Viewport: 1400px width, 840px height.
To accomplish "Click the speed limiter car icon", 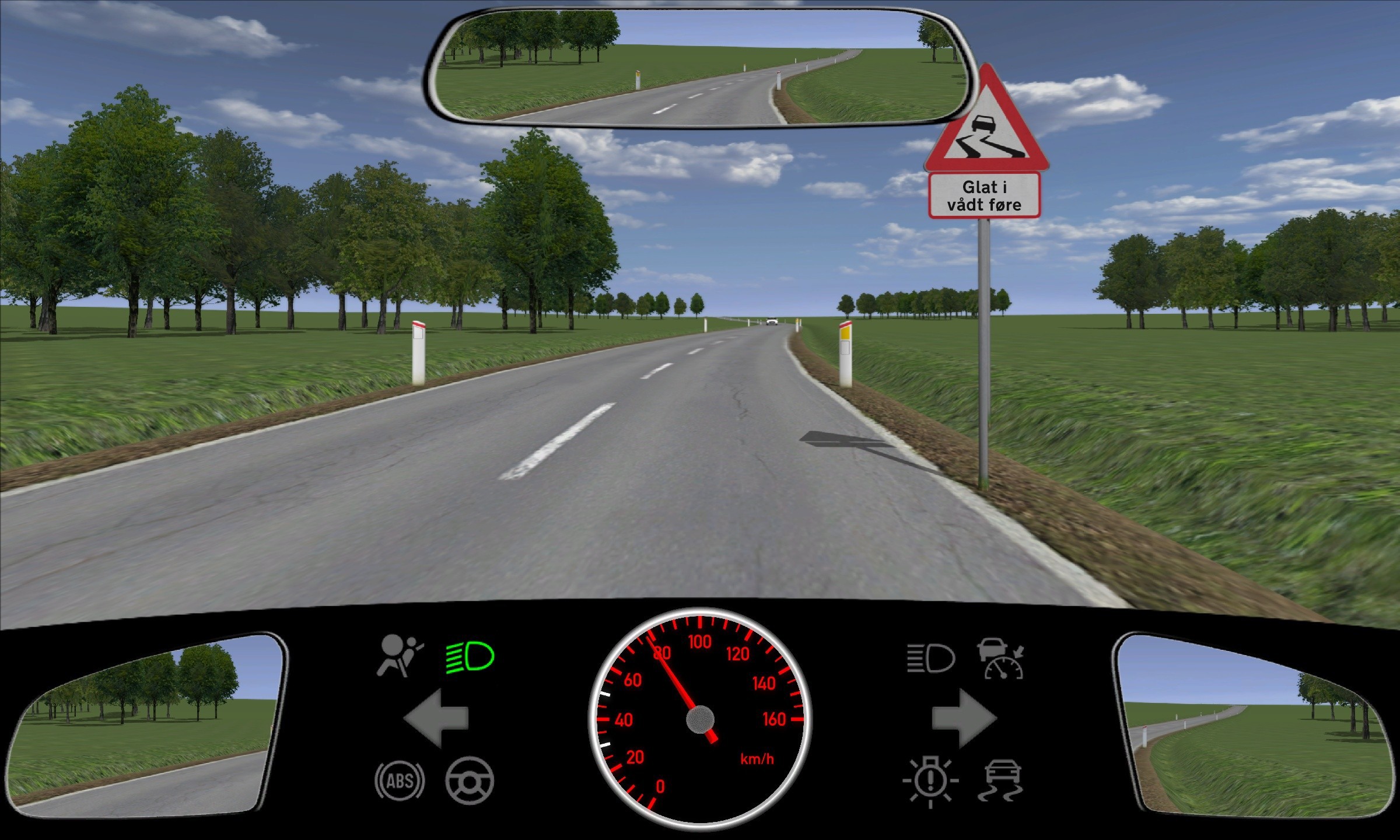I will pos(1002,659).
